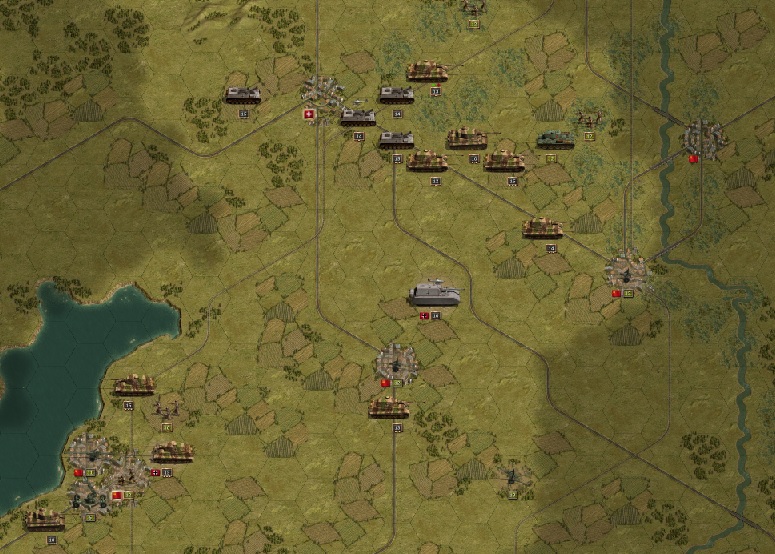The image size is (775, 554).
Task: Select the camouflaged tank beside the lake shore
Action: point(133,385)
